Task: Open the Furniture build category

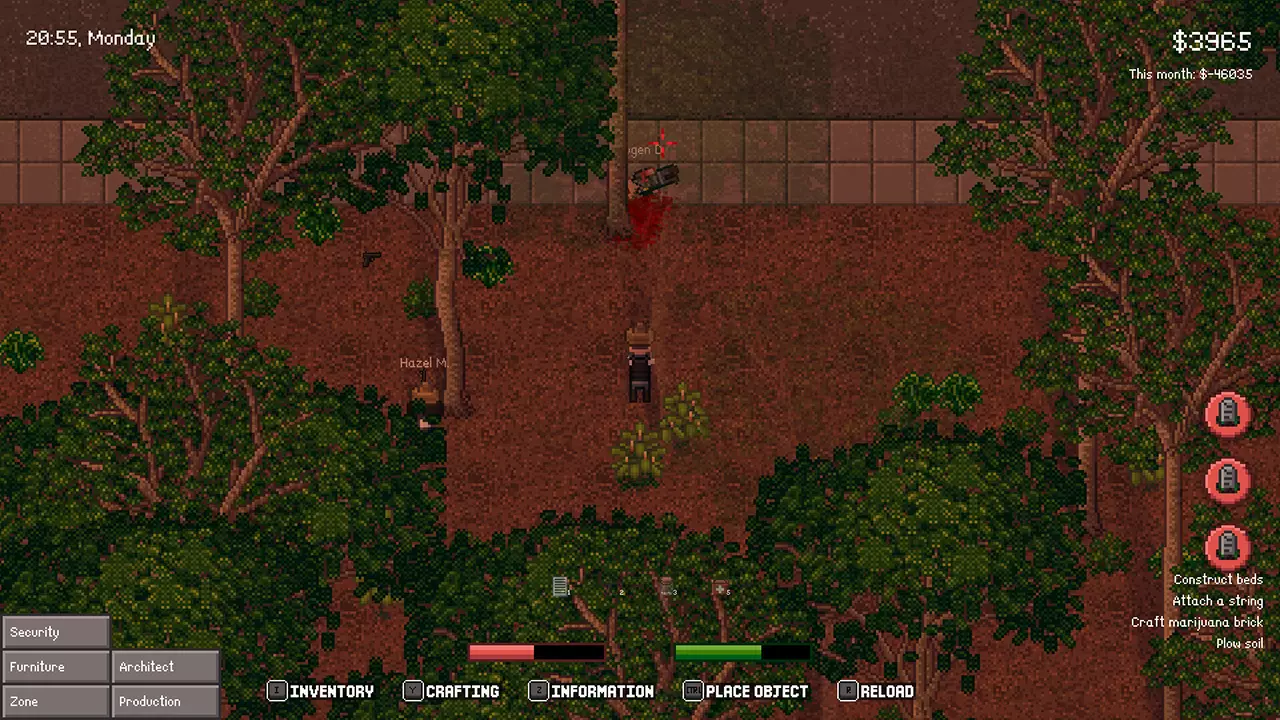Action: coord(55,667)
